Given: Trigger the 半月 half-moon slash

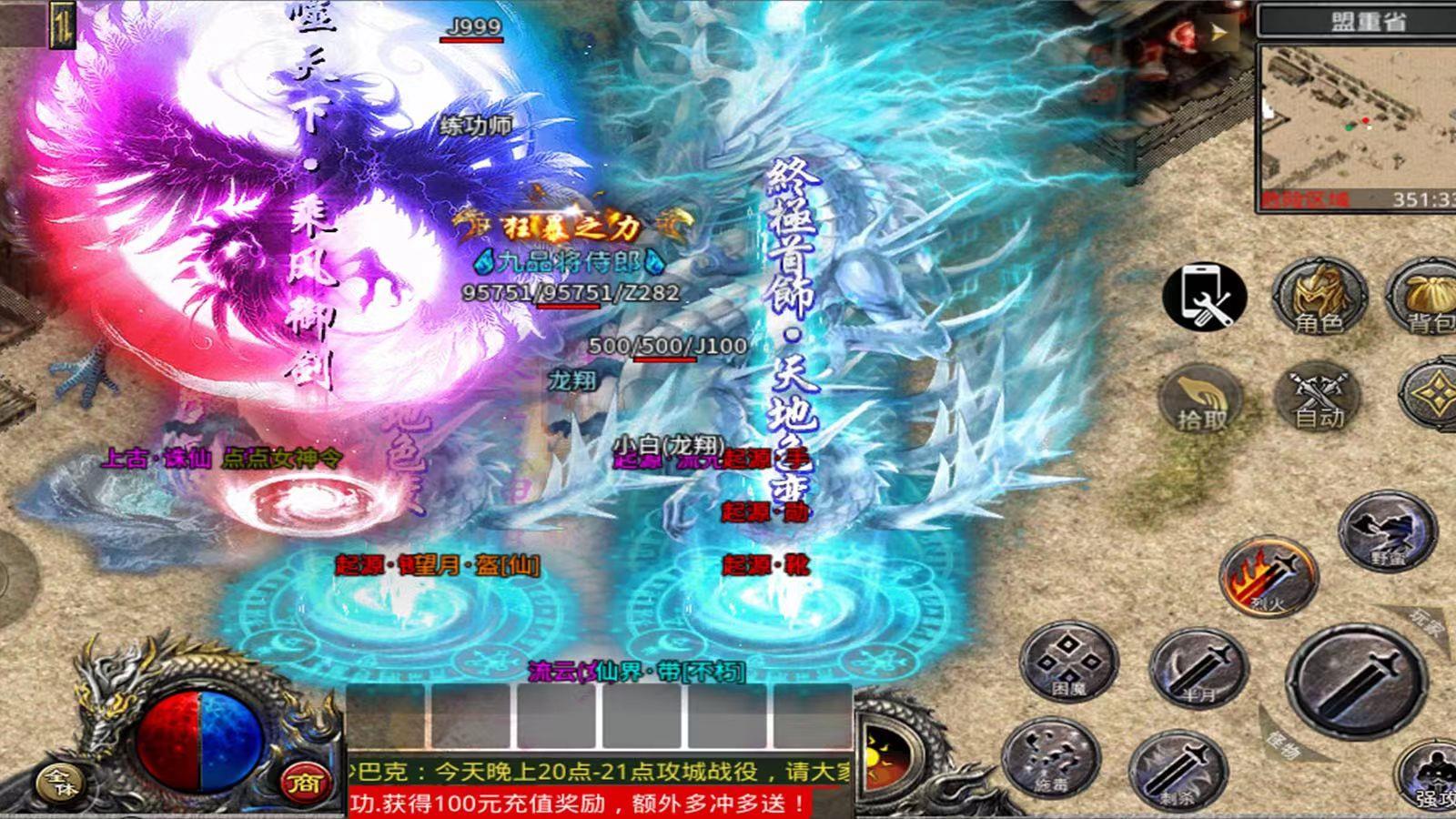Looking at the screenshot, I should click(x=1198, y=669).
